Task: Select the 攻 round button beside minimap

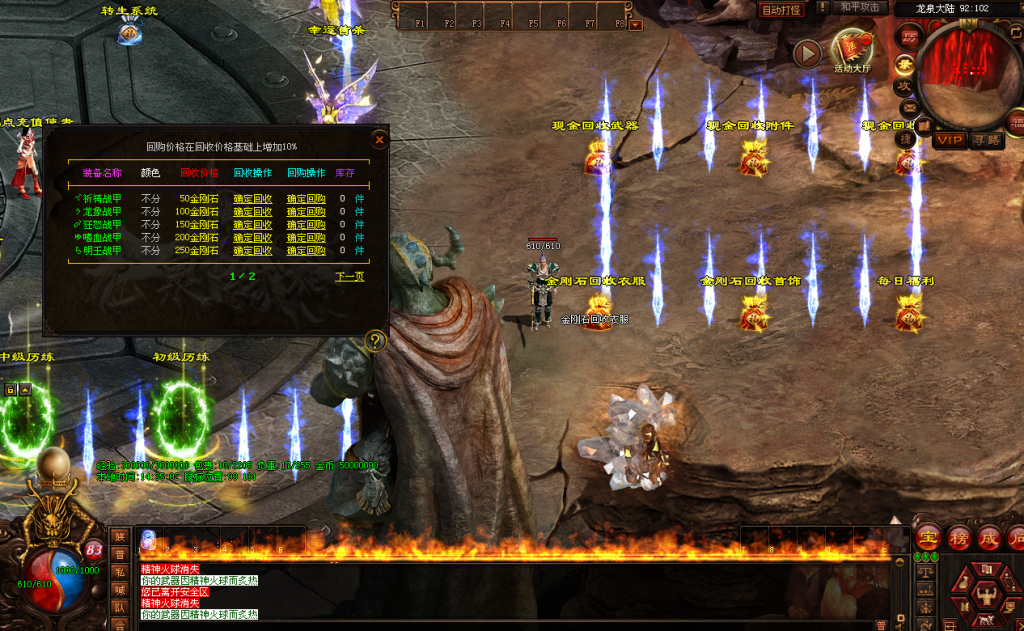Action: (x=903, y=87)
